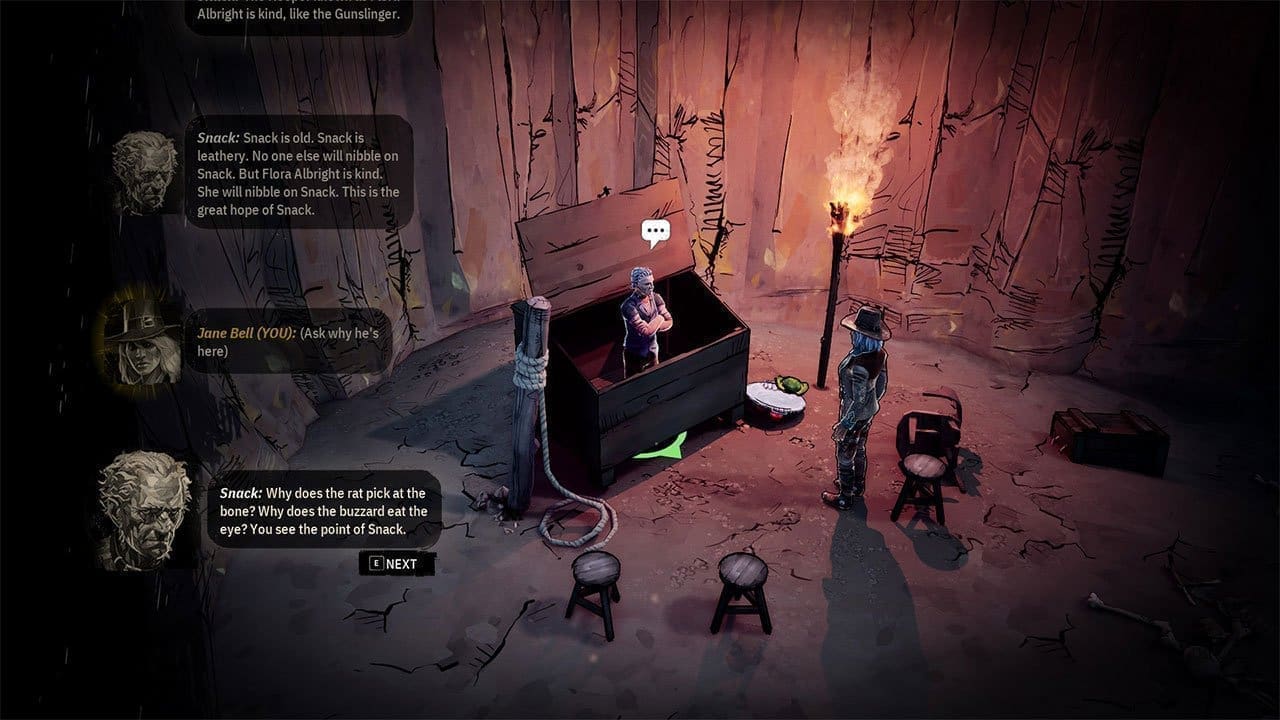This screenshot has height=720, width=1280.
Task: Click the speech bubble icon above Snack
Action: click(x=655, y=234)
